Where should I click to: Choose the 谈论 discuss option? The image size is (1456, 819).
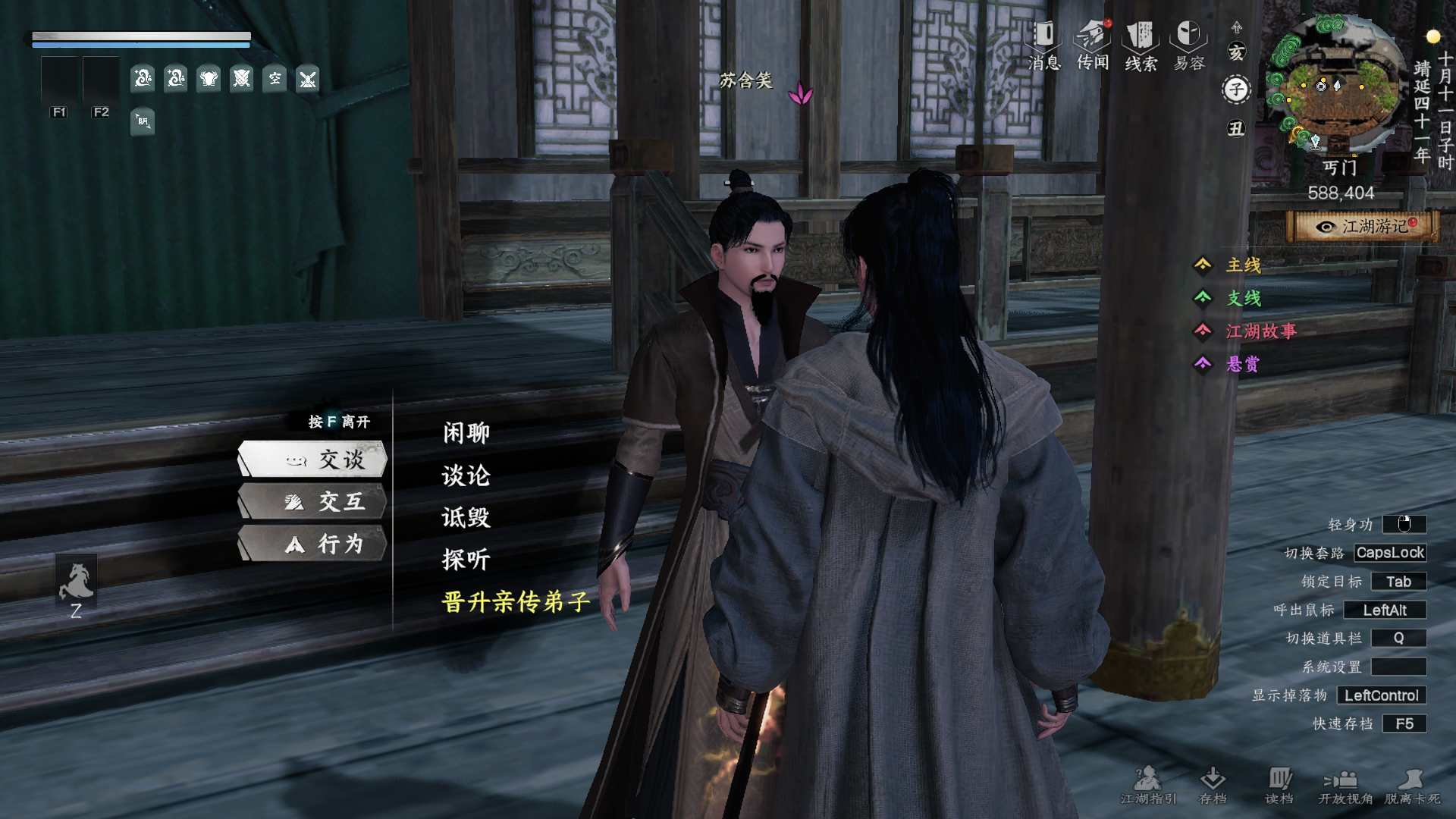[x=466, y=475]
